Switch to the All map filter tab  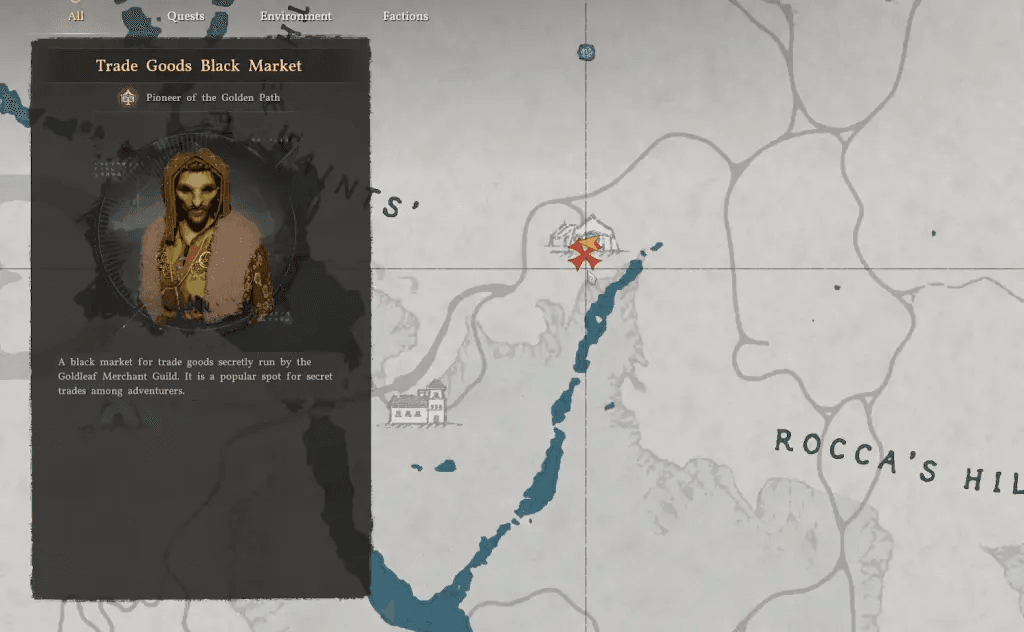pos(76,16)
